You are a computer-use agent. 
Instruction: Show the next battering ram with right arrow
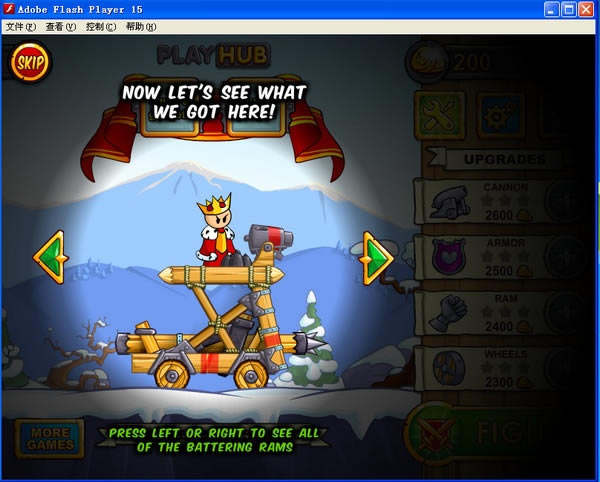pyautogui.click(x=378, y=259)
